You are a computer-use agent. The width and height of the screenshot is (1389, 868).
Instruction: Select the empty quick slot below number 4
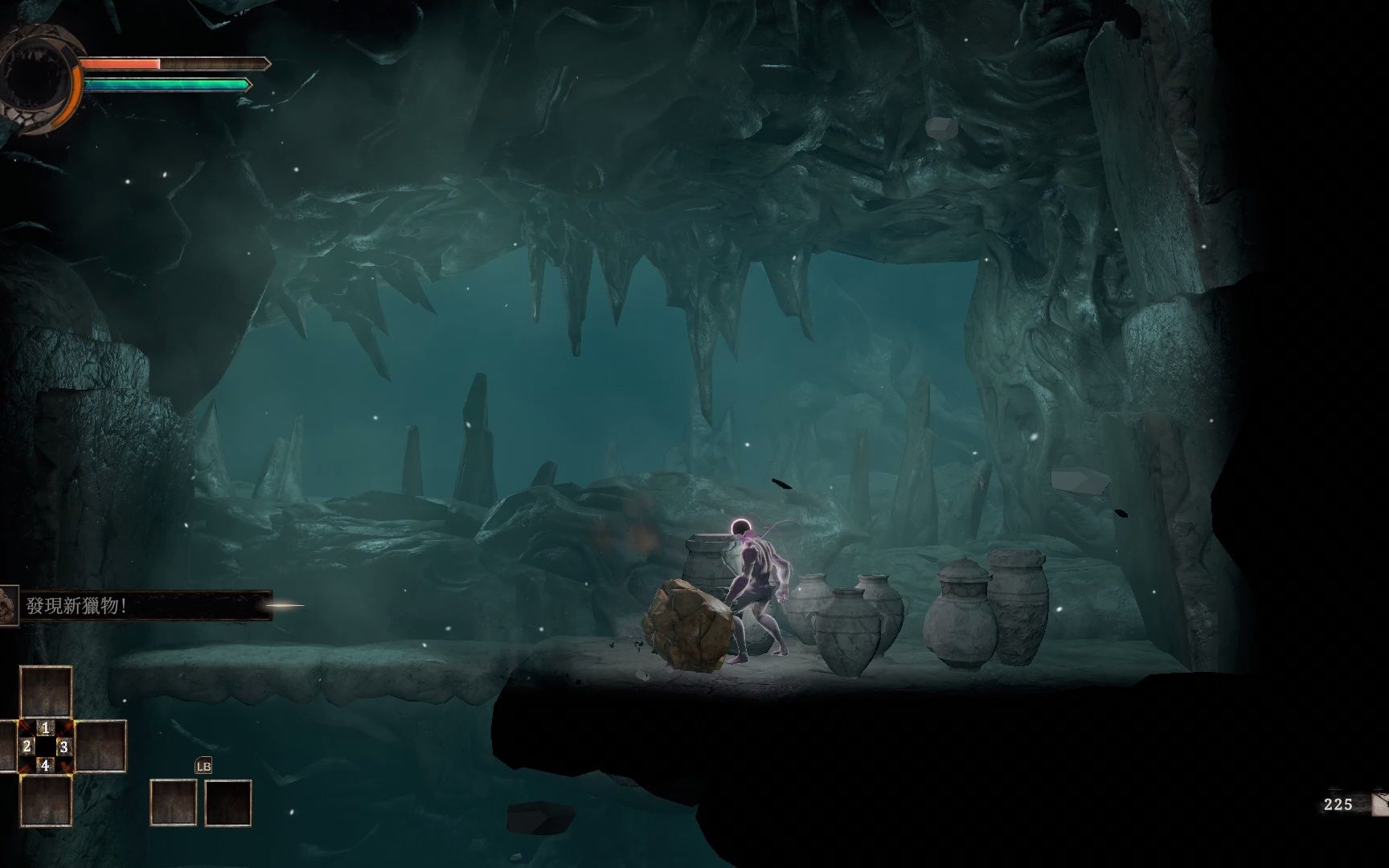46,800
